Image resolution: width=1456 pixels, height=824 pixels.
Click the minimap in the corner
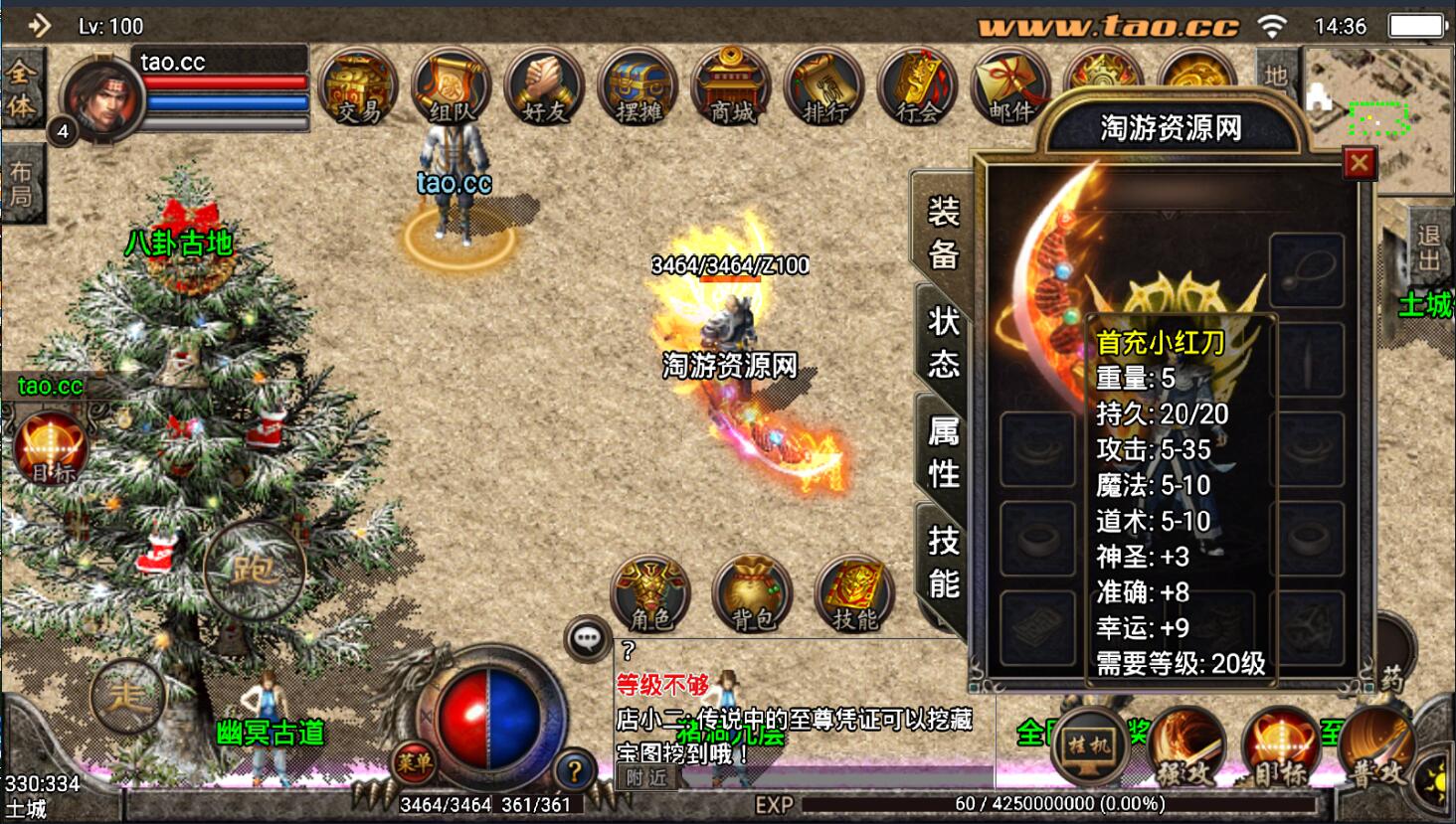pyautogui.click(x=1377, y=119)
